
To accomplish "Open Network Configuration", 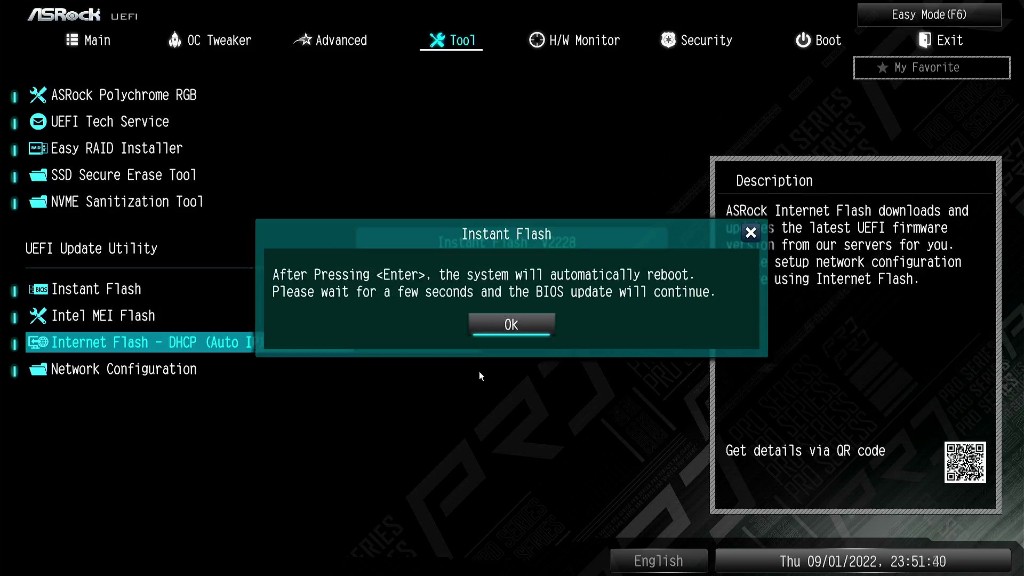I will (x=123, y=369).
